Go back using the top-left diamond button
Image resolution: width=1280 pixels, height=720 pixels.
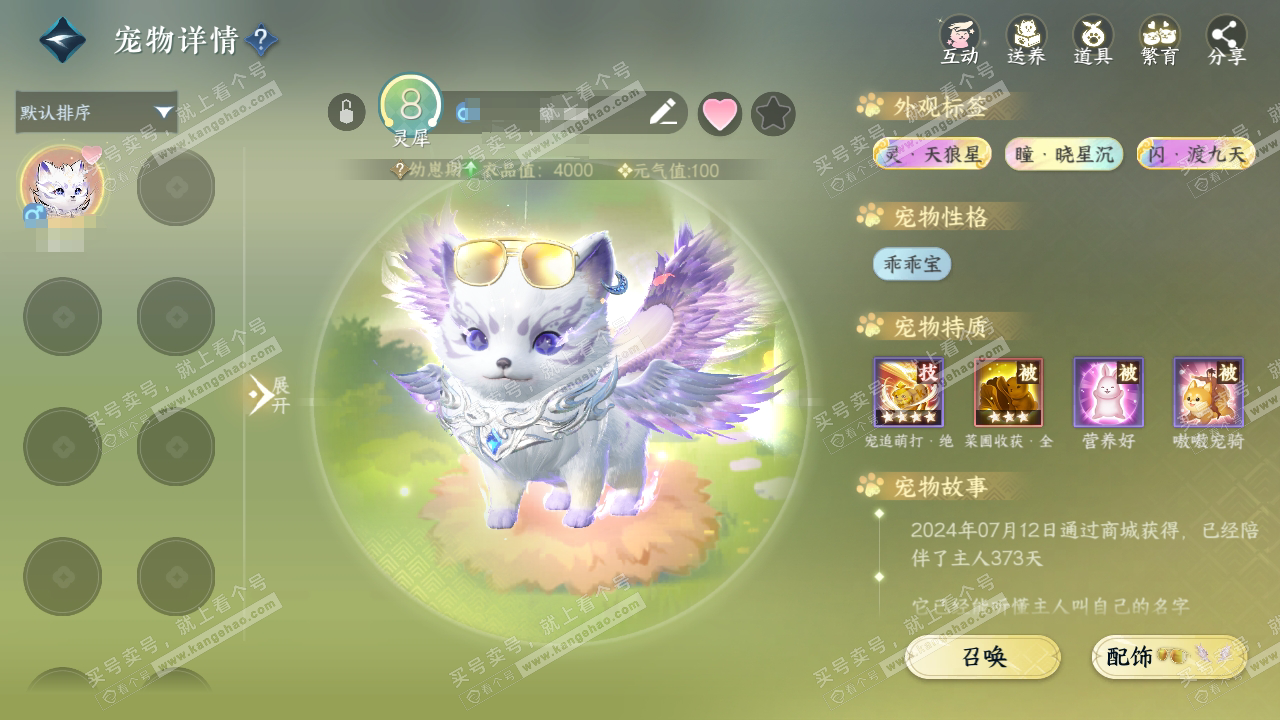62,41
